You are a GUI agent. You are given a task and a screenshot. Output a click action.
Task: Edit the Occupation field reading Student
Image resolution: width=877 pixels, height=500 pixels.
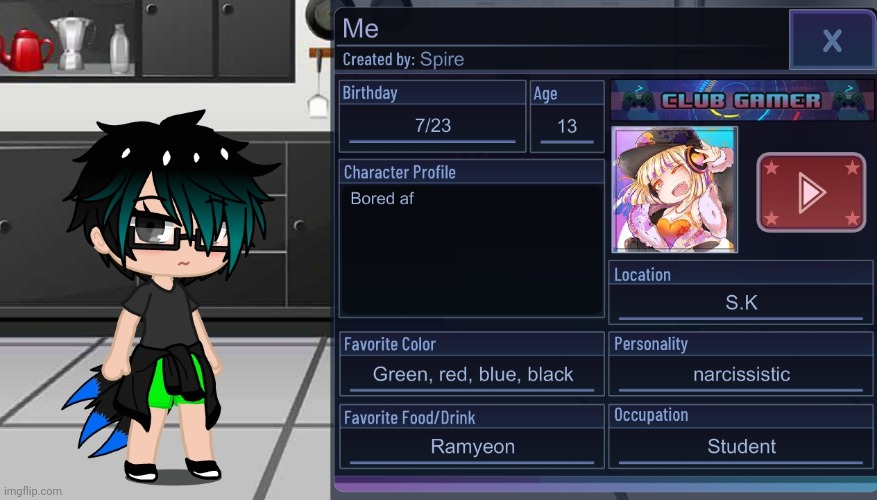tap(741, 447)
